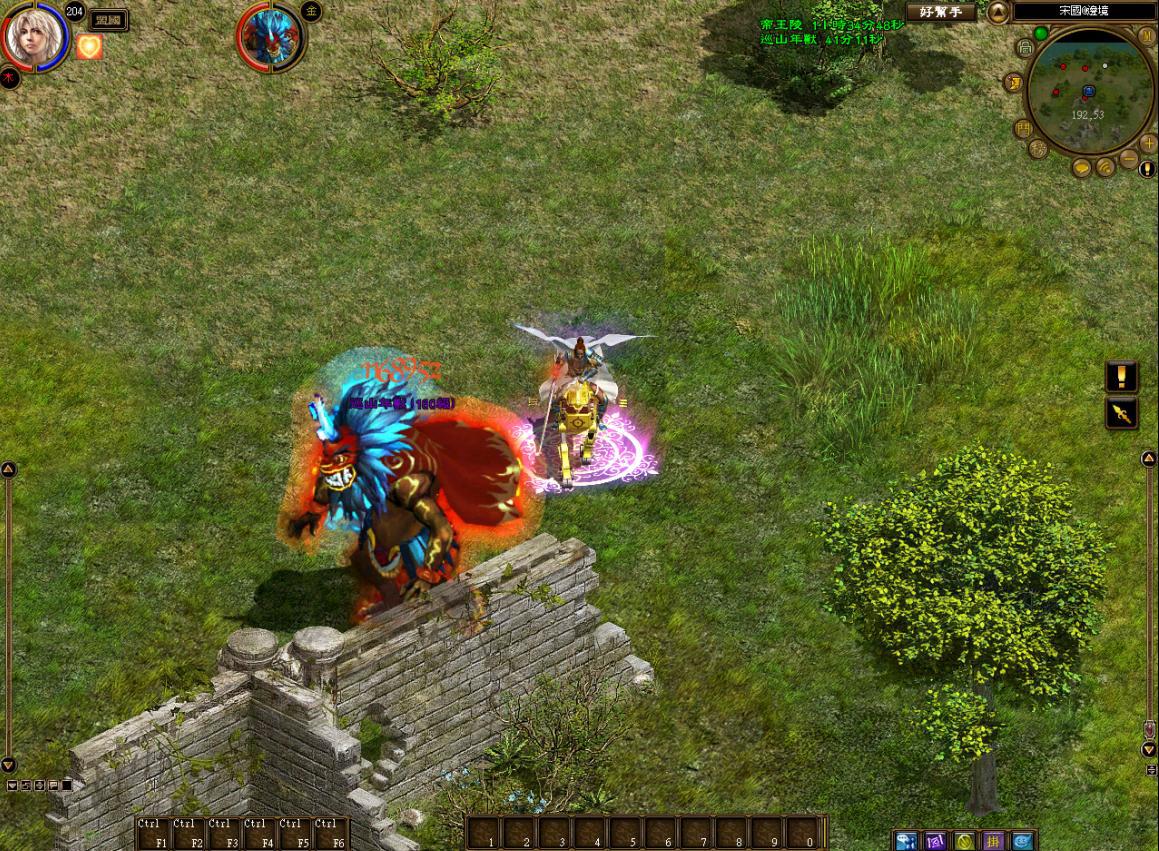Click the 問 button beside the minimap

(1023, 128)
